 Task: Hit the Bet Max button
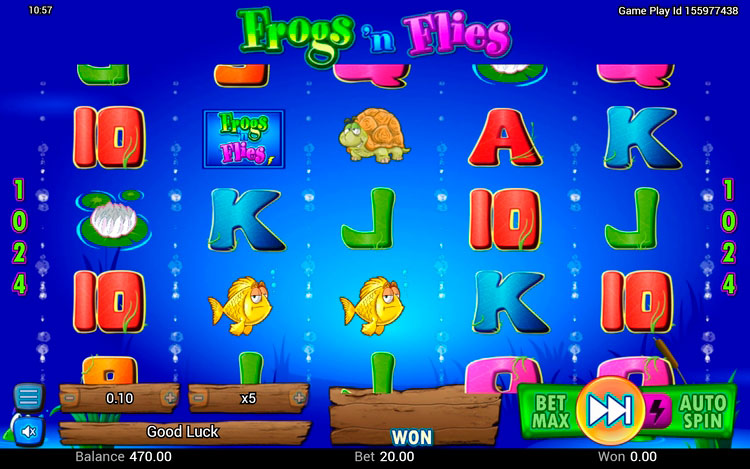(x=549, y=410)
